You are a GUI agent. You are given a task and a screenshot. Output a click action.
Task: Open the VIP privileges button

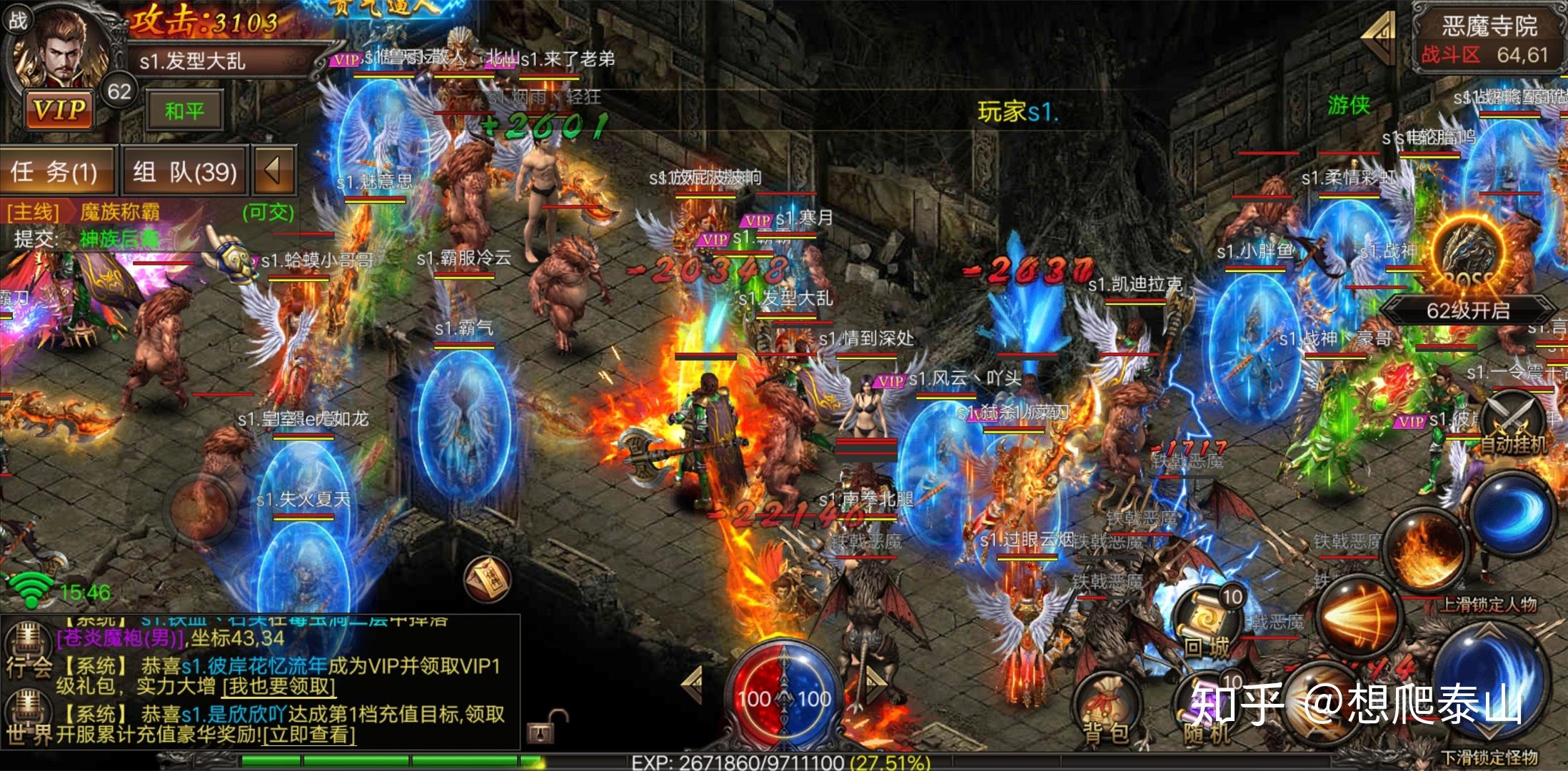60,110
